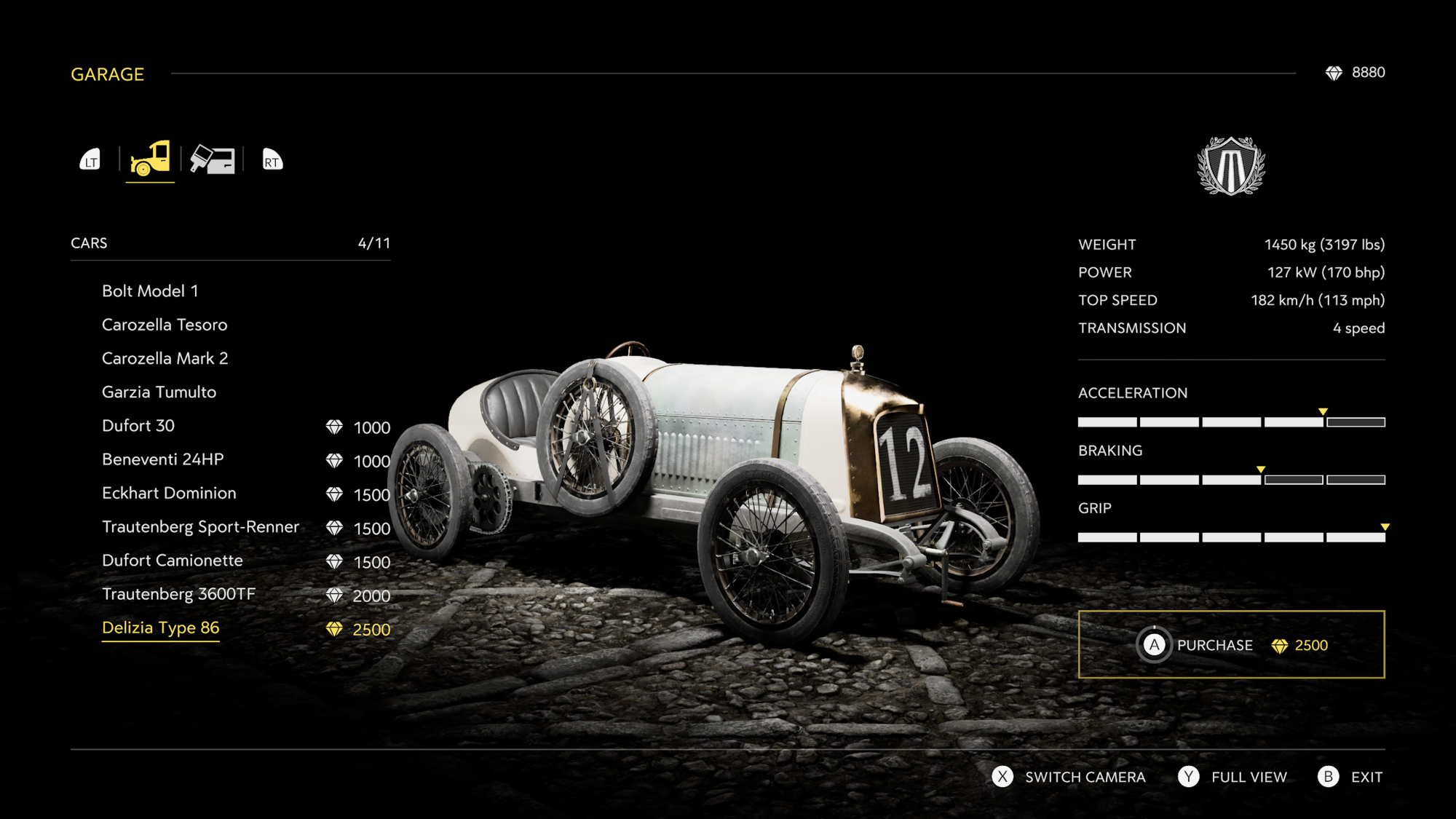Screen dimensions: 1456x819
Task: Purchase the car for 2500
Action: tap(1231, 645)
